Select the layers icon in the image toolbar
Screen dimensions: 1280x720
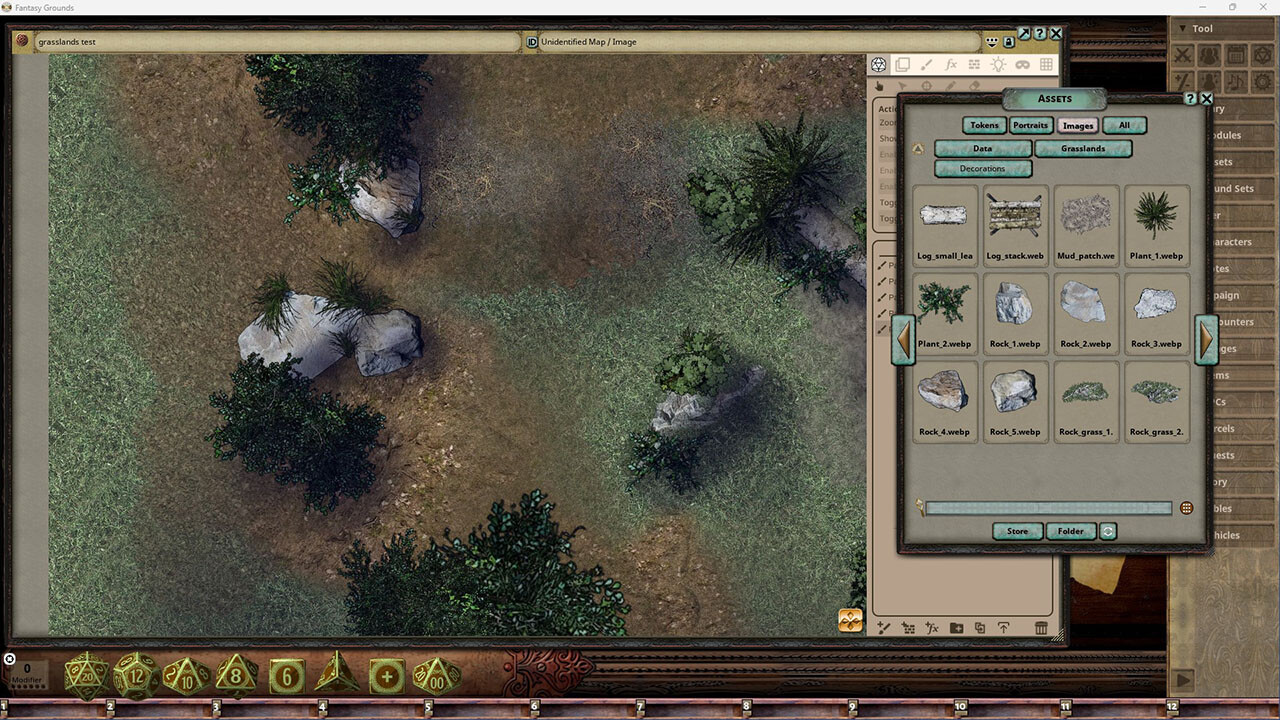pos(902,64)
